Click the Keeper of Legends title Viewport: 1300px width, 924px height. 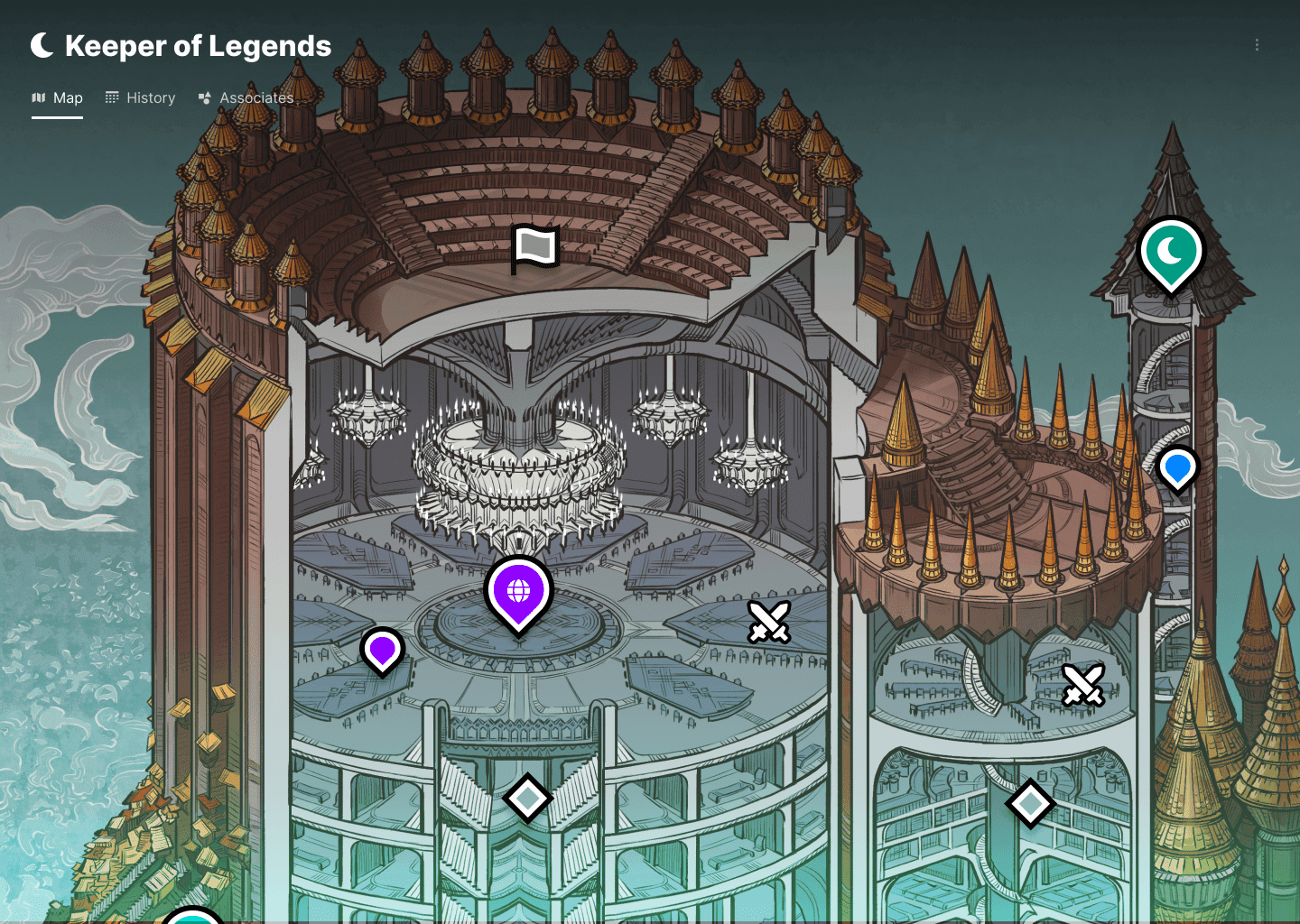pyautogui.click(x=200, y=46)
